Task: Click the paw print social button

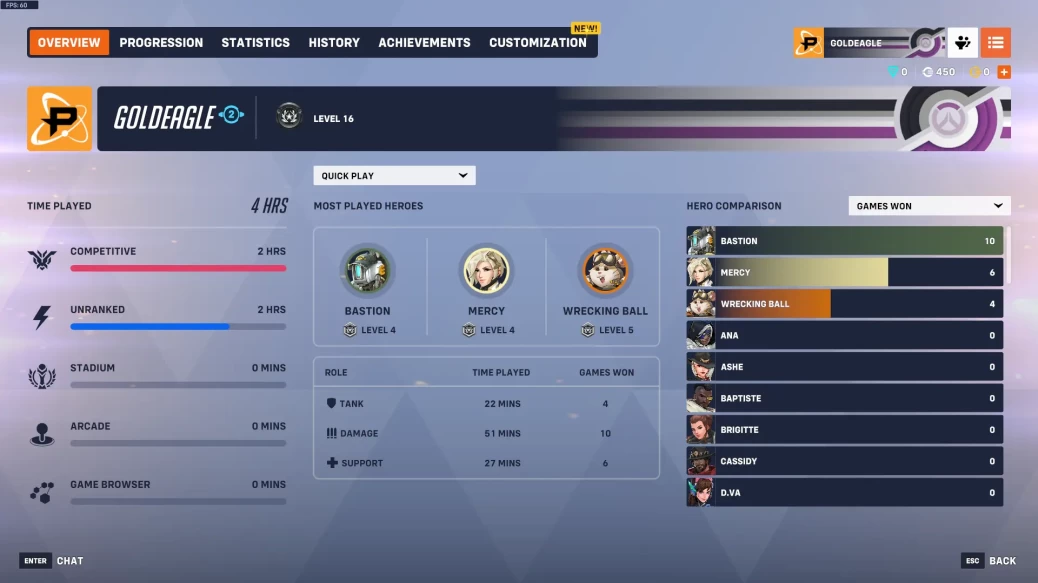Action: (962, 43)
